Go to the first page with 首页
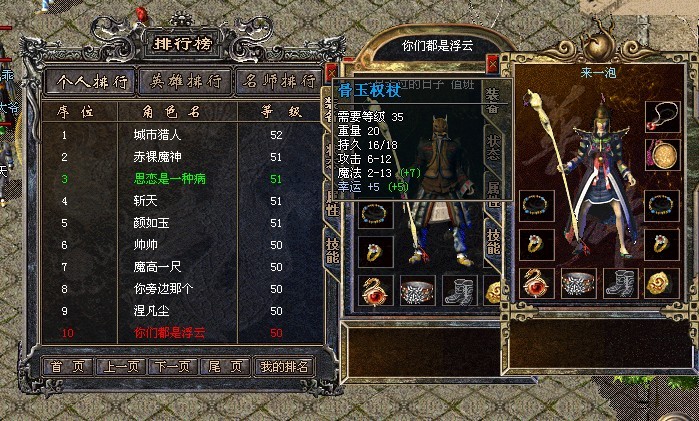Screen dimensions: 699x421 pyautogui.click(x=68, y=366)
